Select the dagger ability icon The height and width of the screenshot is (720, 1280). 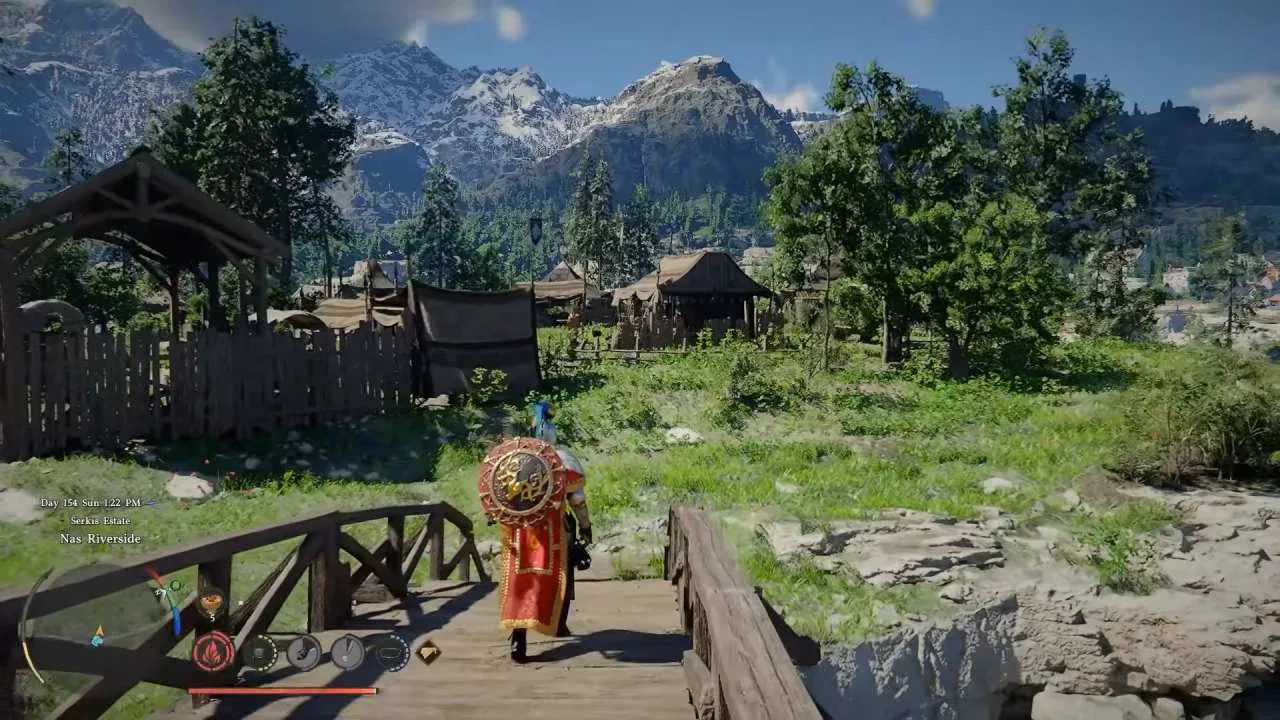347,651
